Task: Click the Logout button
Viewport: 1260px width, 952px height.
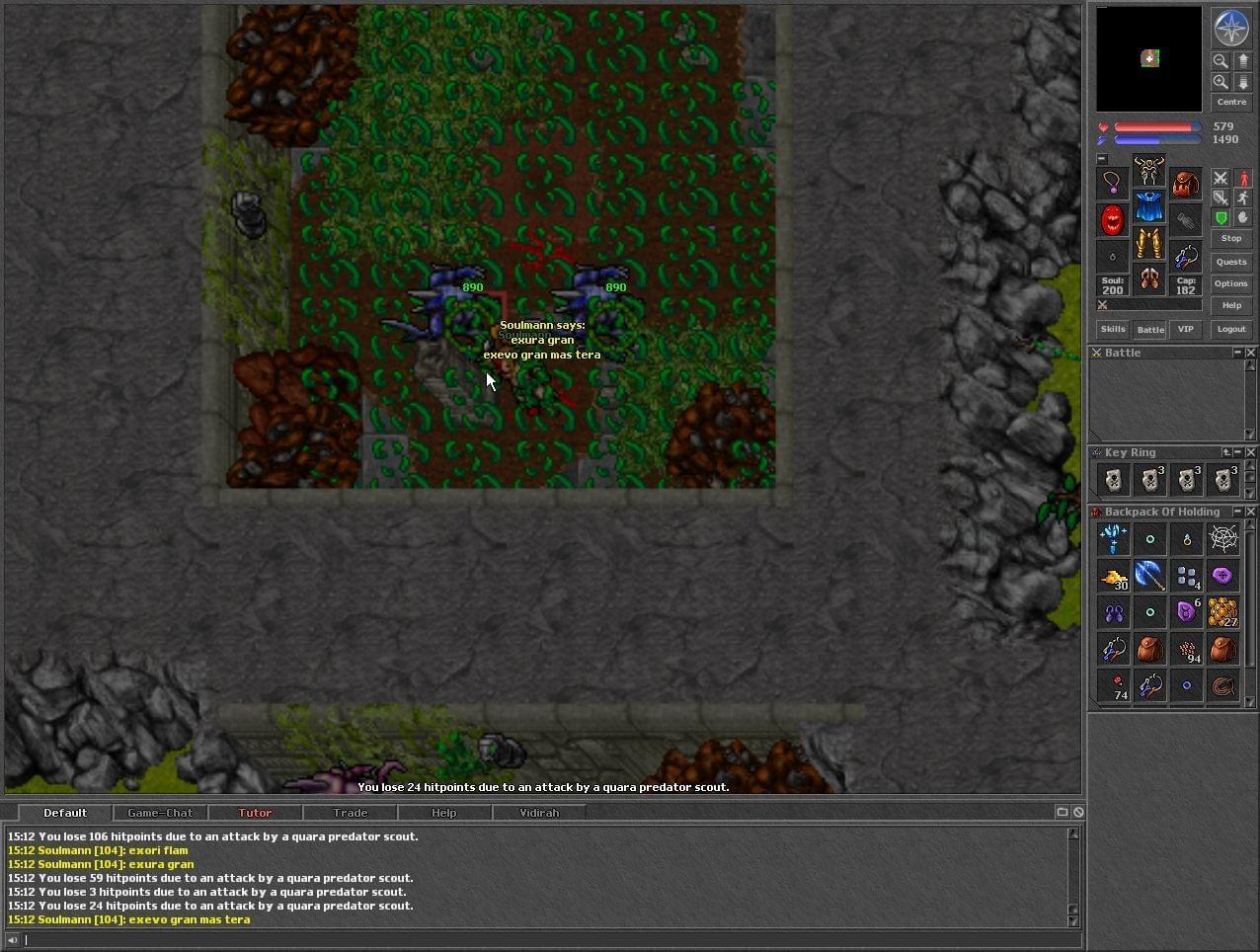Action: [1230, 329]
